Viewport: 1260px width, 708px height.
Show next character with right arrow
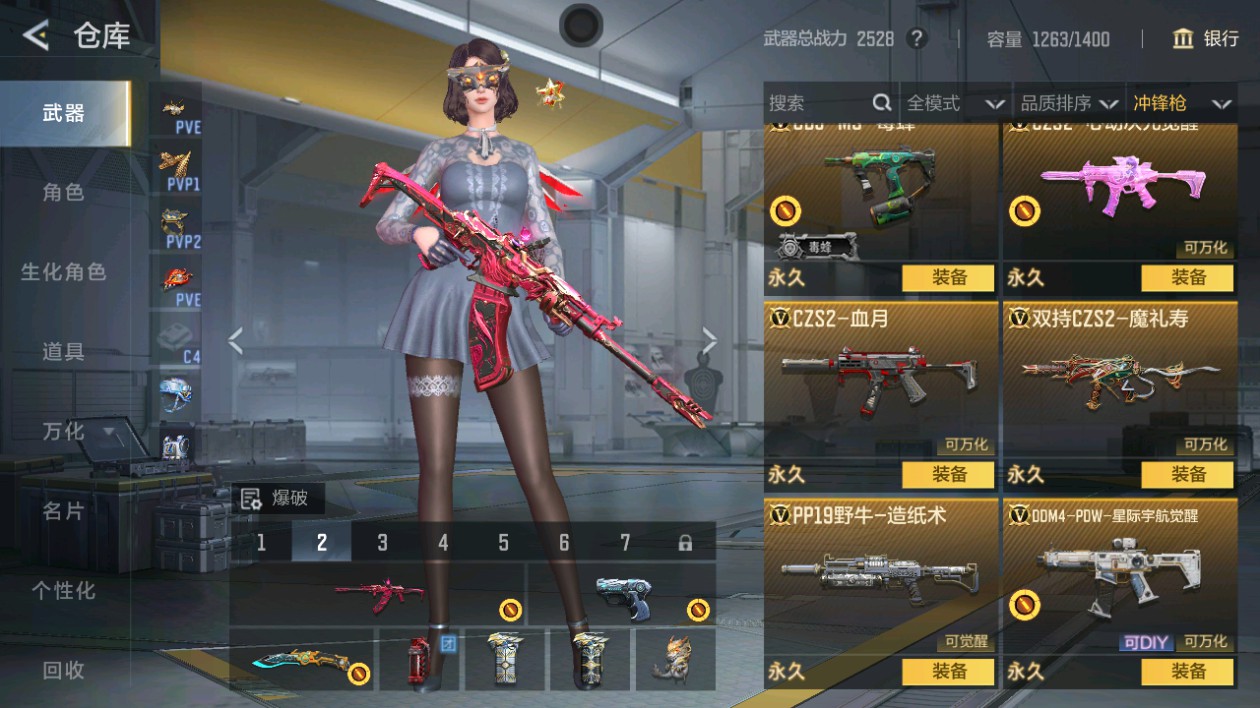[x=709, y=342]
